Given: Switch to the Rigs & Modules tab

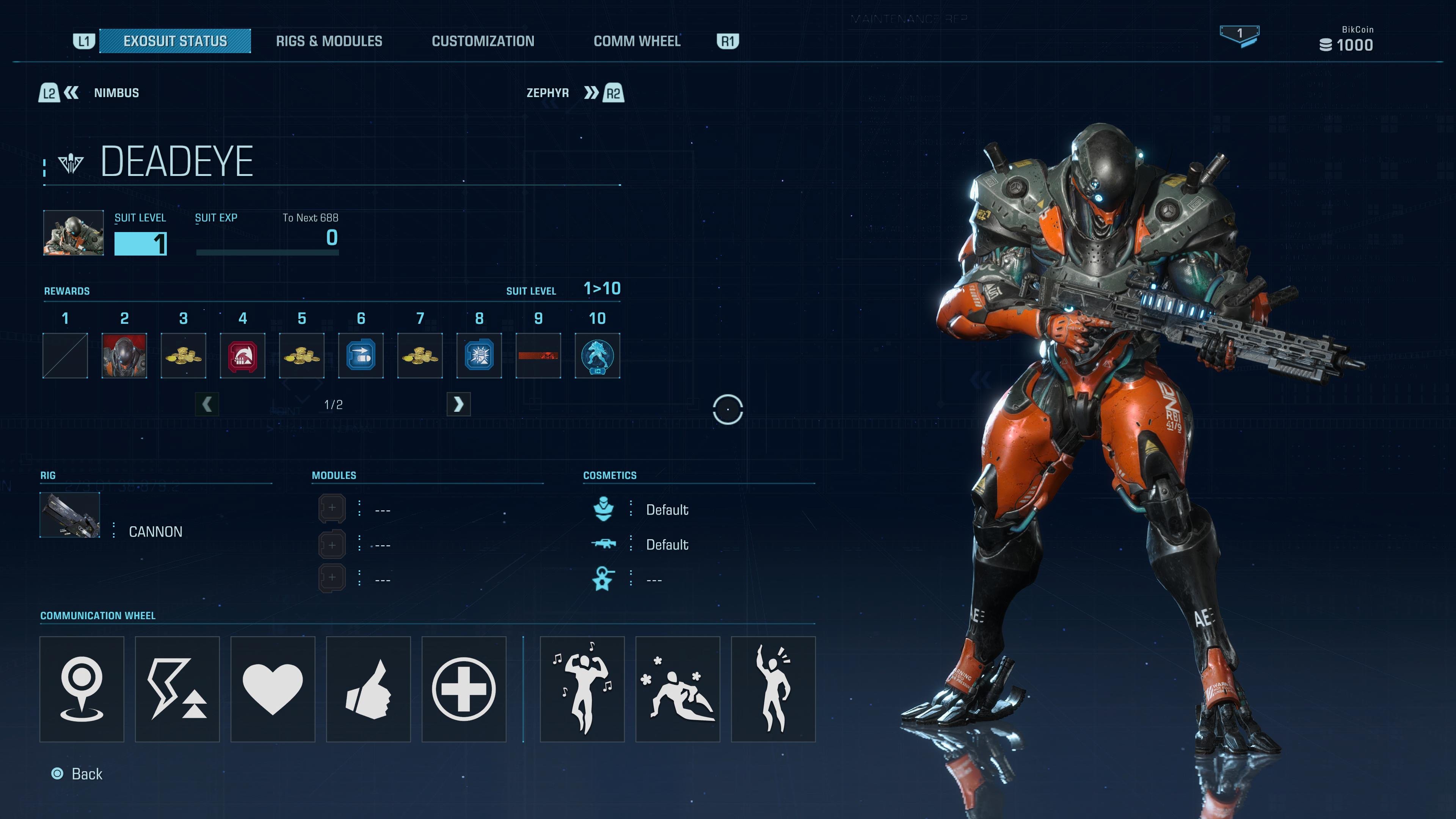Looking at the screenshot, I should tap(329, 41).
